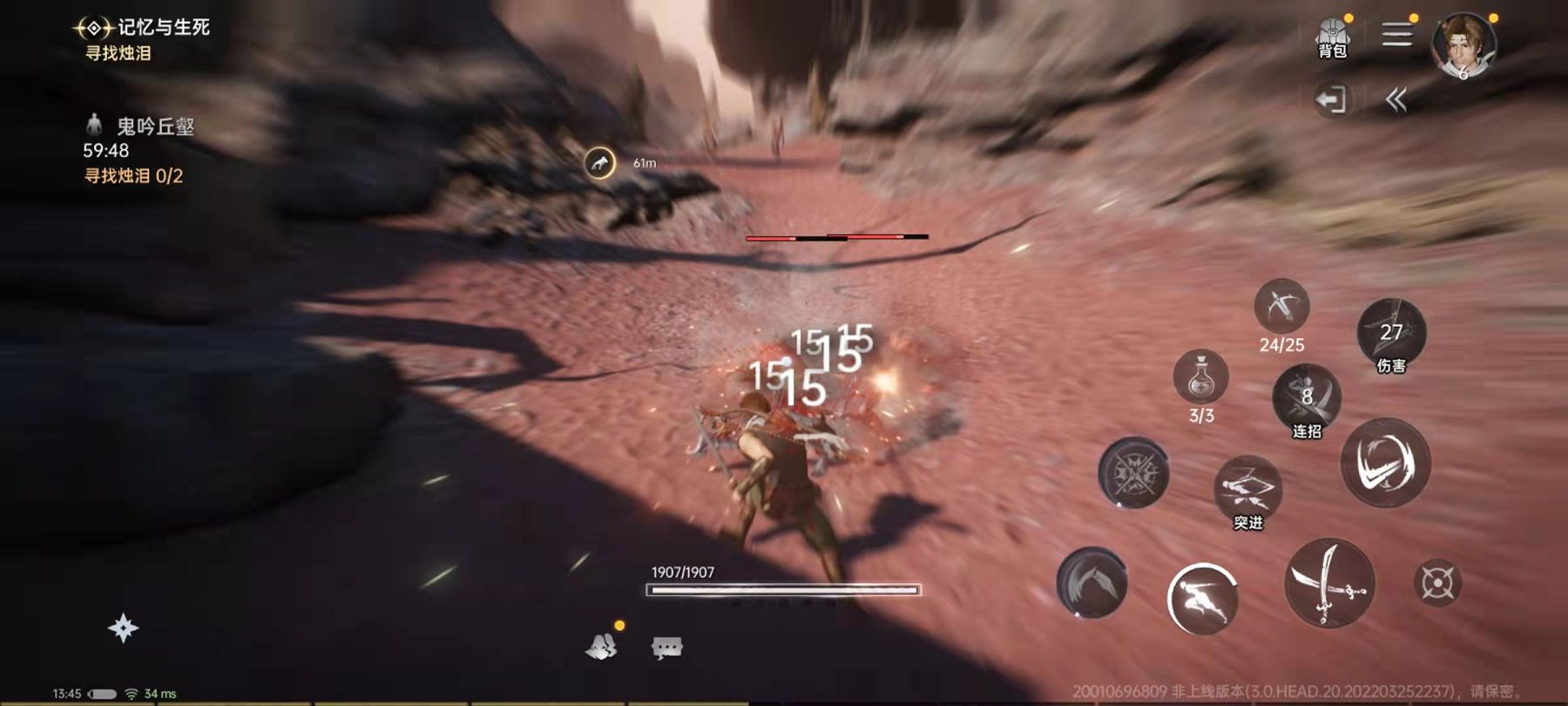The image size is (1568, 706).
Task: Collapse the panel with double-chevron arrow
Action: pos(1396,100)
